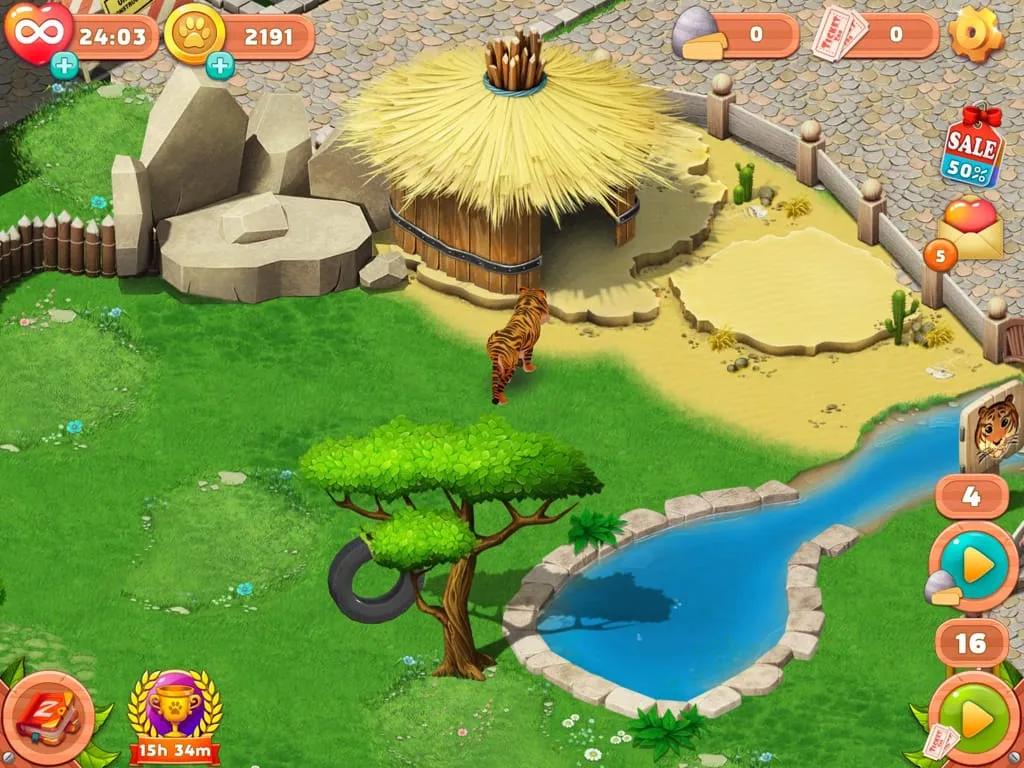Add more lives with the plus button
Viewport: 1024px width, 768px height.
click(64, 66)
